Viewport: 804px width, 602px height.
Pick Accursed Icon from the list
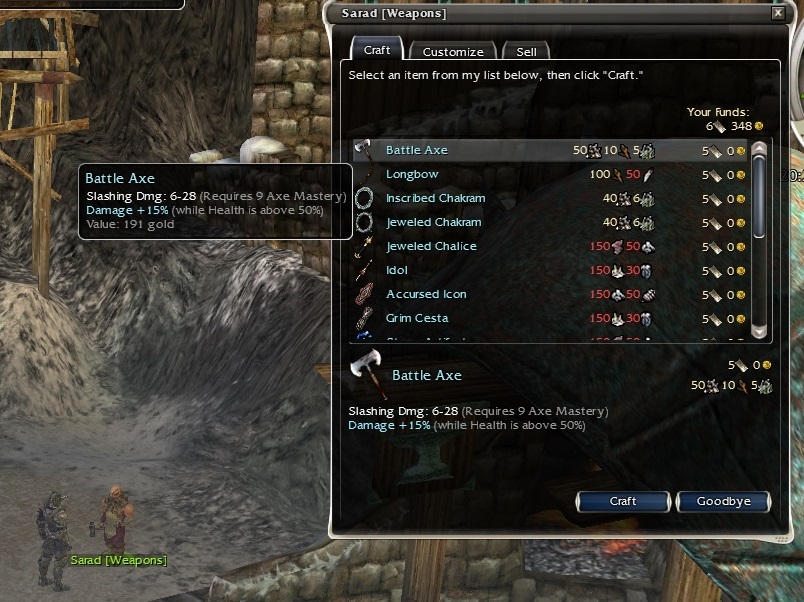[x=426, y=294]
